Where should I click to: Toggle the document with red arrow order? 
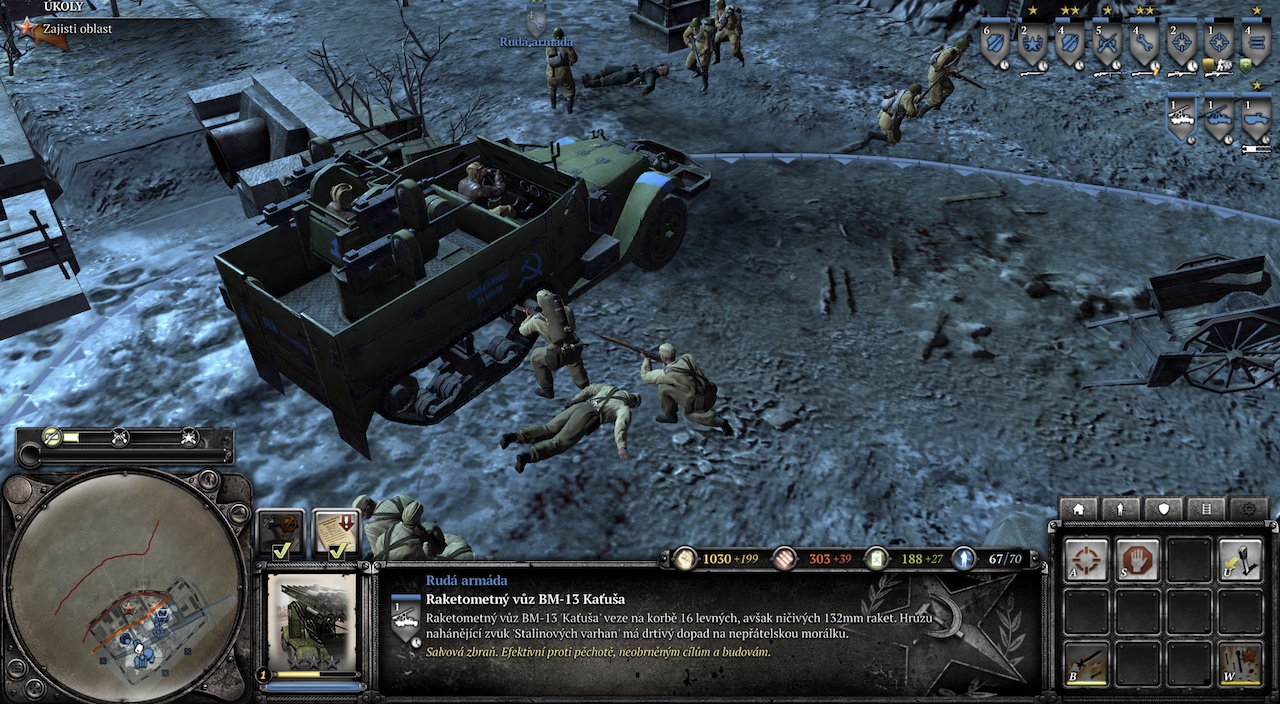[x=336, y=533]
